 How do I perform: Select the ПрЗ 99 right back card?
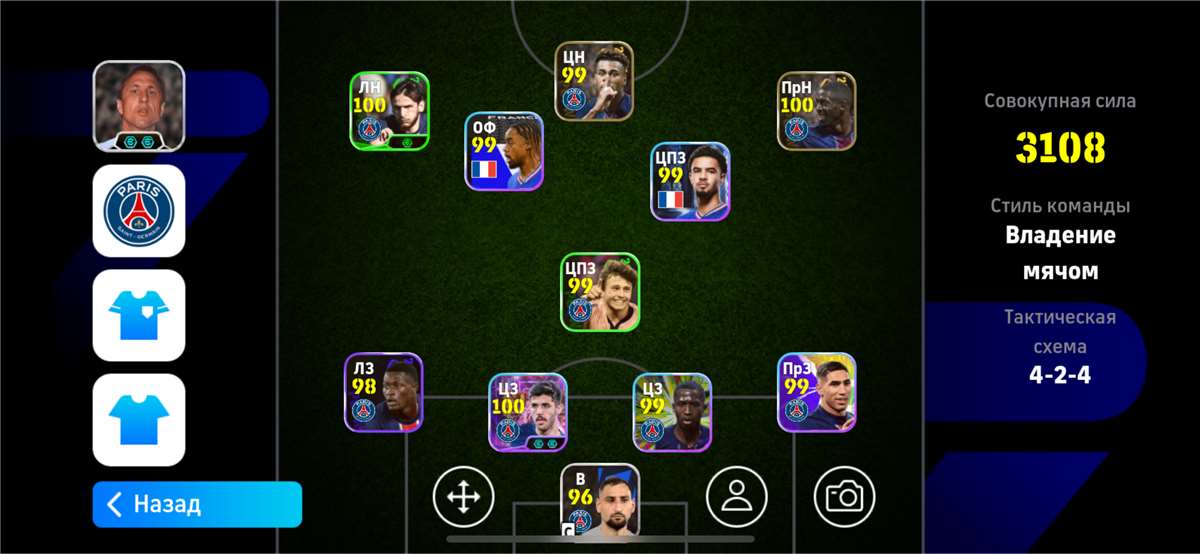pos(817,392)
